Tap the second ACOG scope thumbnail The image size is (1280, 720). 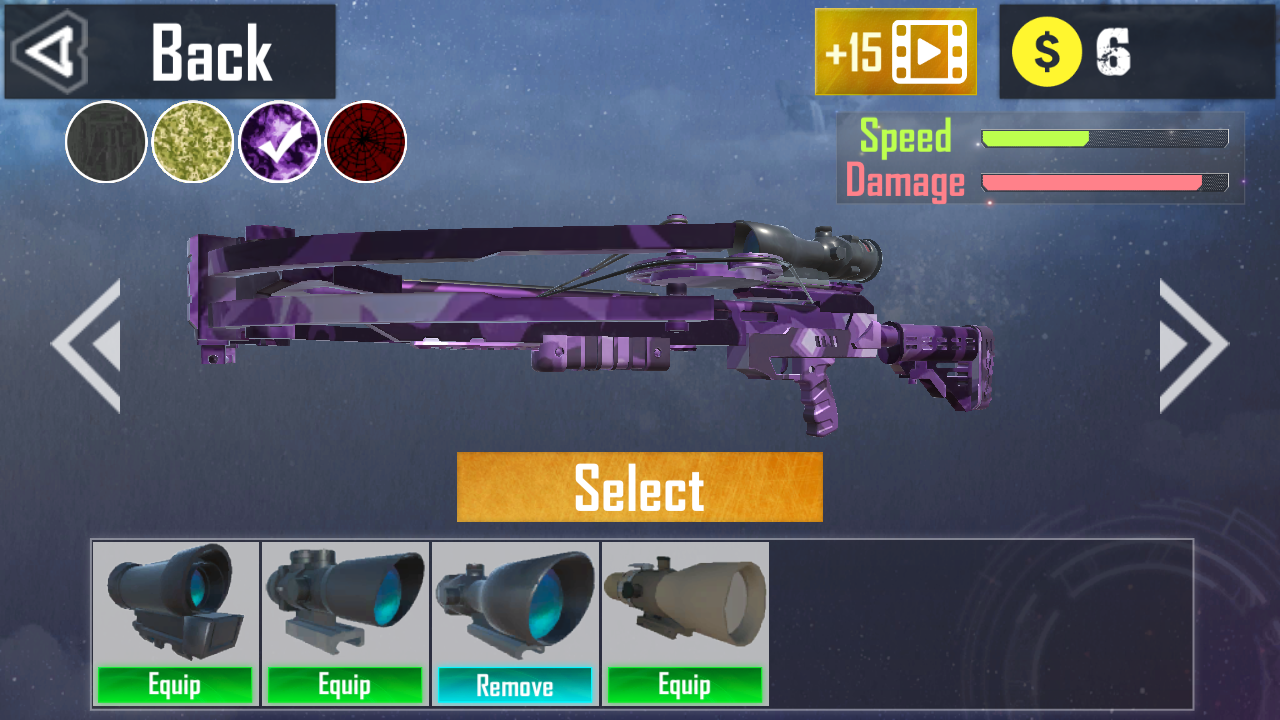tap(345, 600)
